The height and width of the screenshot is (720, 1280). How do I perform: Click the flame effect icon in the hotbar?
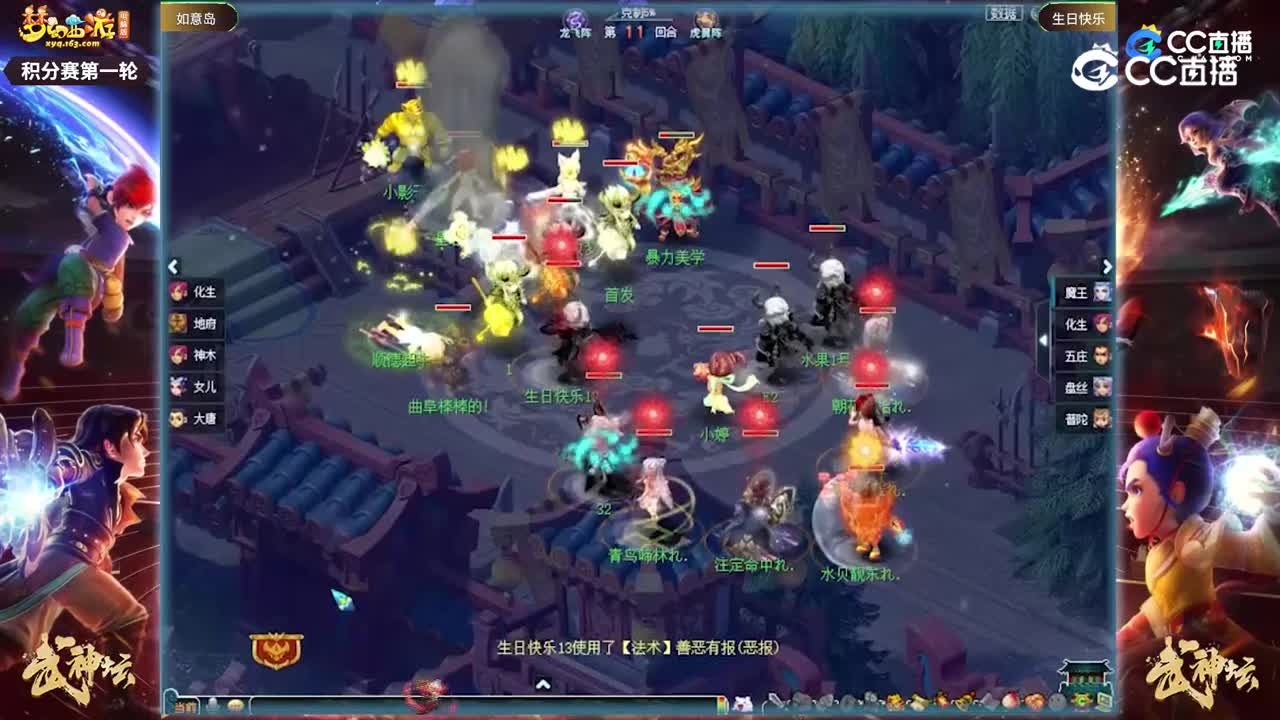(1034, 700)
